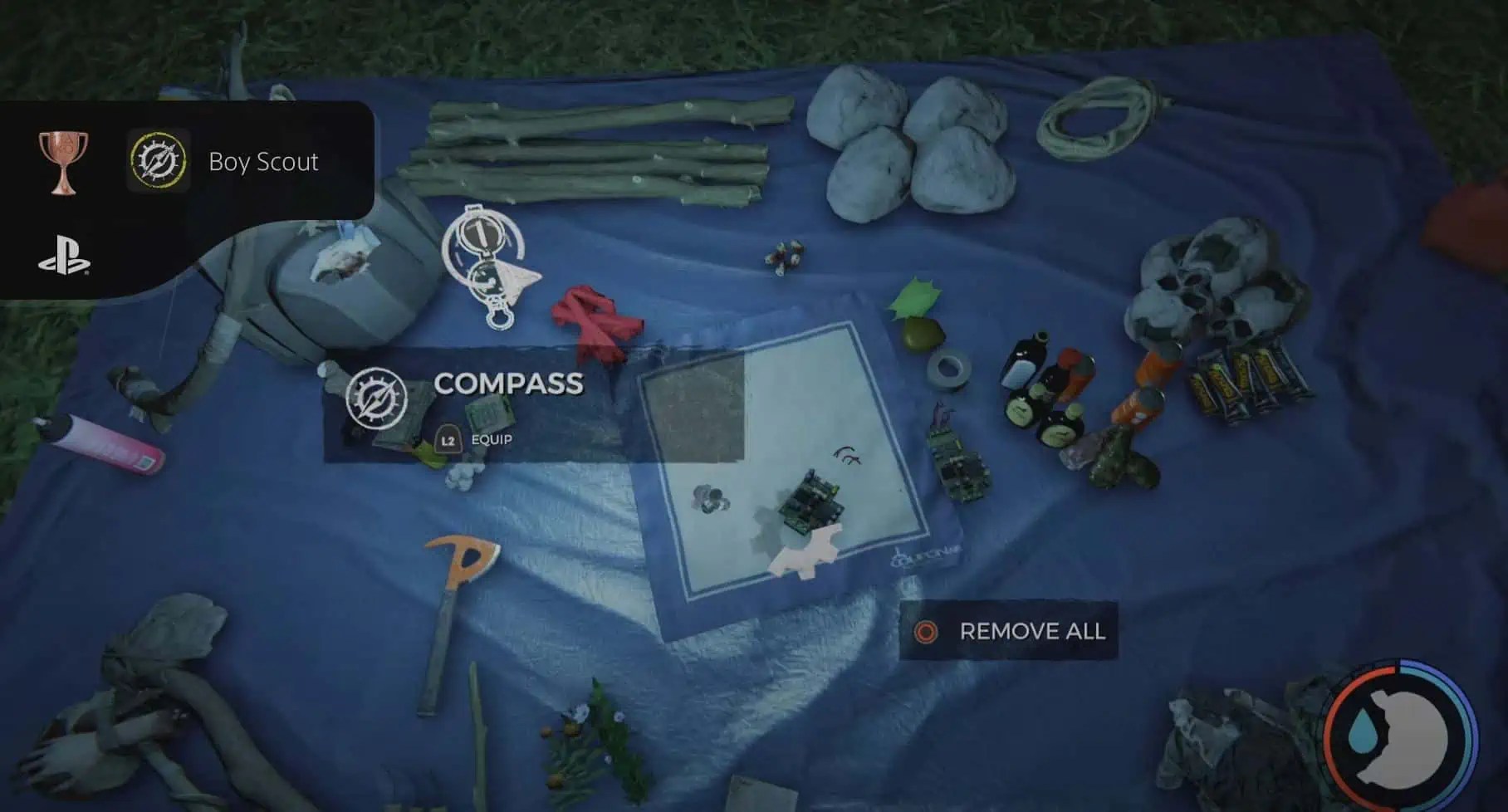Expand the bundle of crafting sticks

coord(598,149)
